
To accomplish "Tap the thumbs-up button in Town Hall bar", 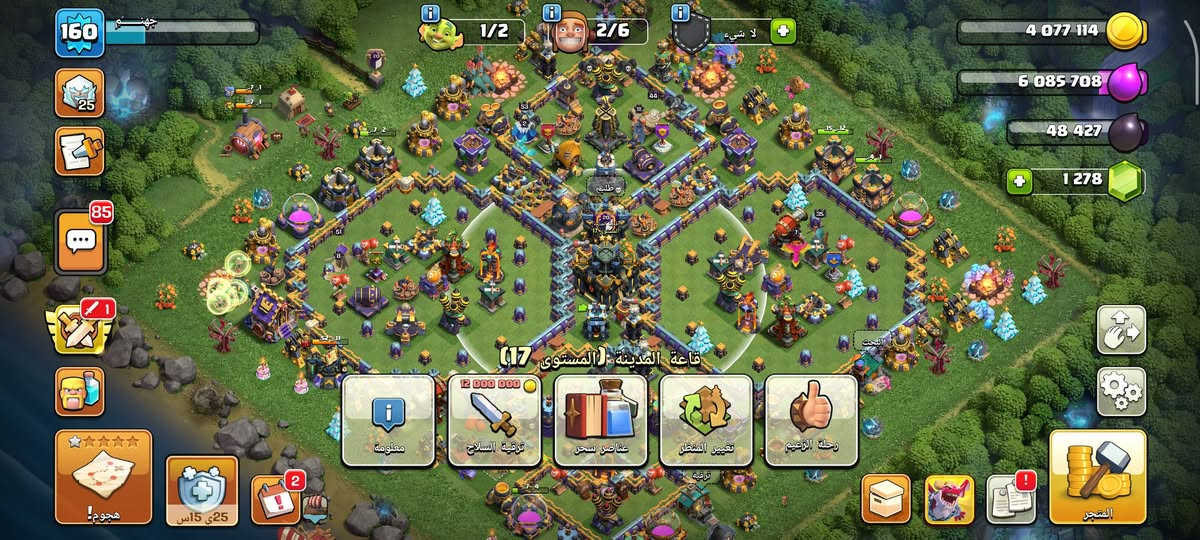I will [x=811, y=421].
